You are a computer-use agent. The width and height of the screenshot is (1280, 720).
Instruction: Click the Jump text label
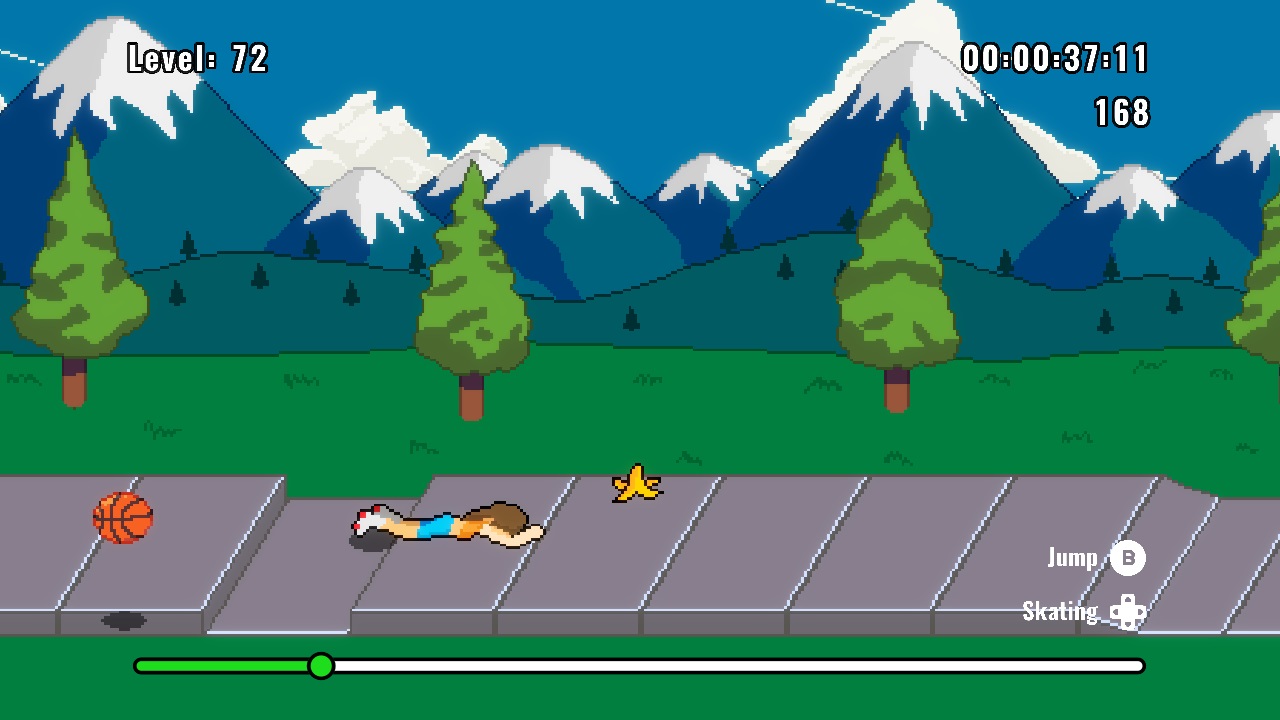(1071, 559)
